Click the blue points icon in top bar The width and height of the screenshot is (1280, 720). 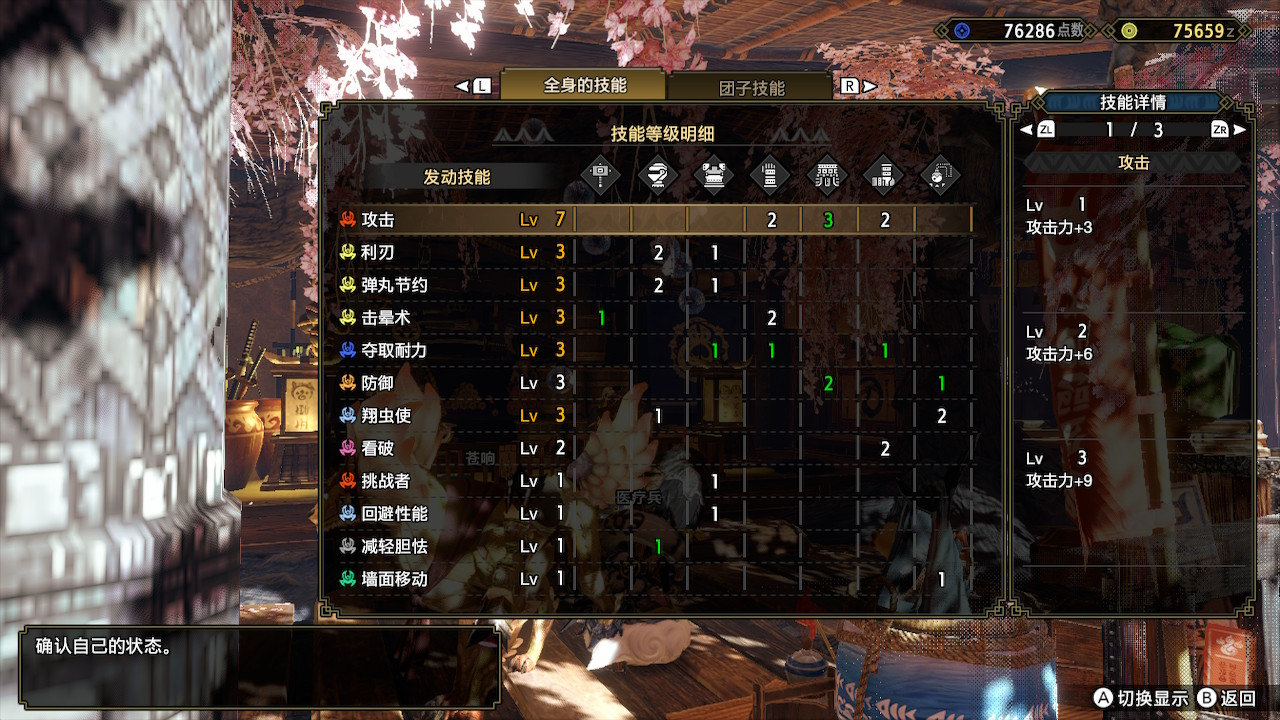pos(960,30)
